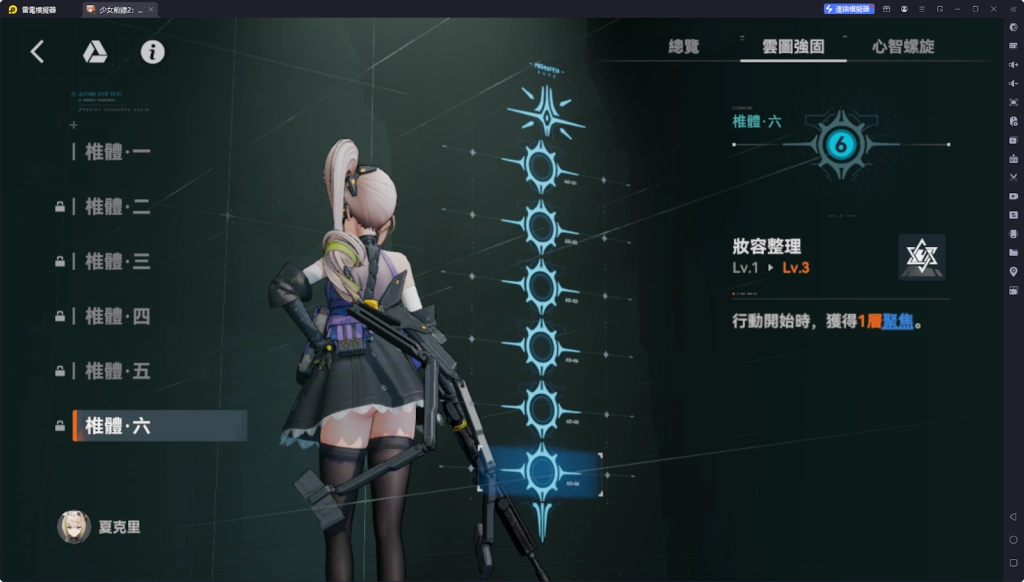Select the 雲圖強固 tab

click(793, 46)
